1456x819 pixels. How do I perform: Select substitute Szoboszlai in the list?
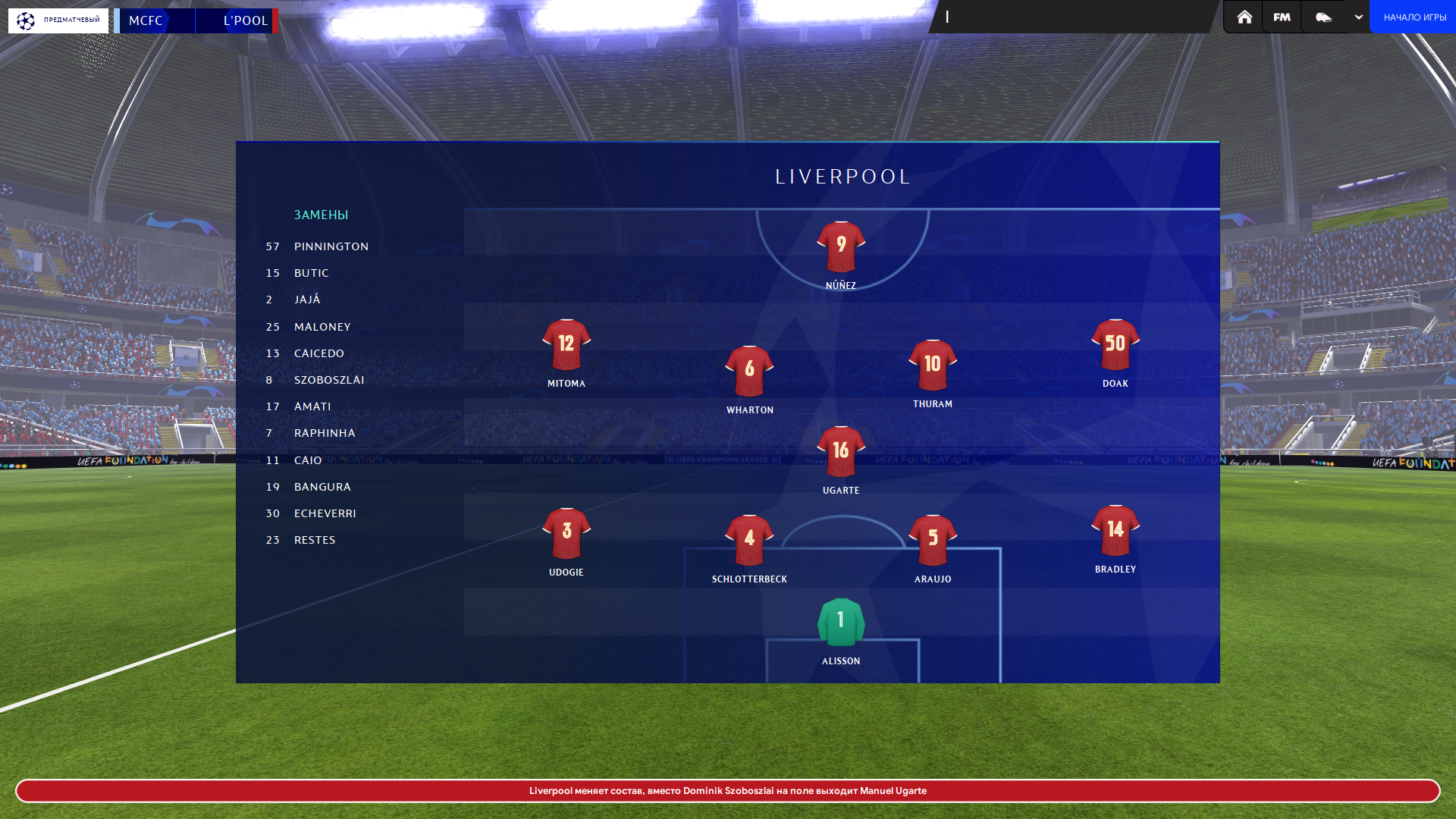[329, 380]
